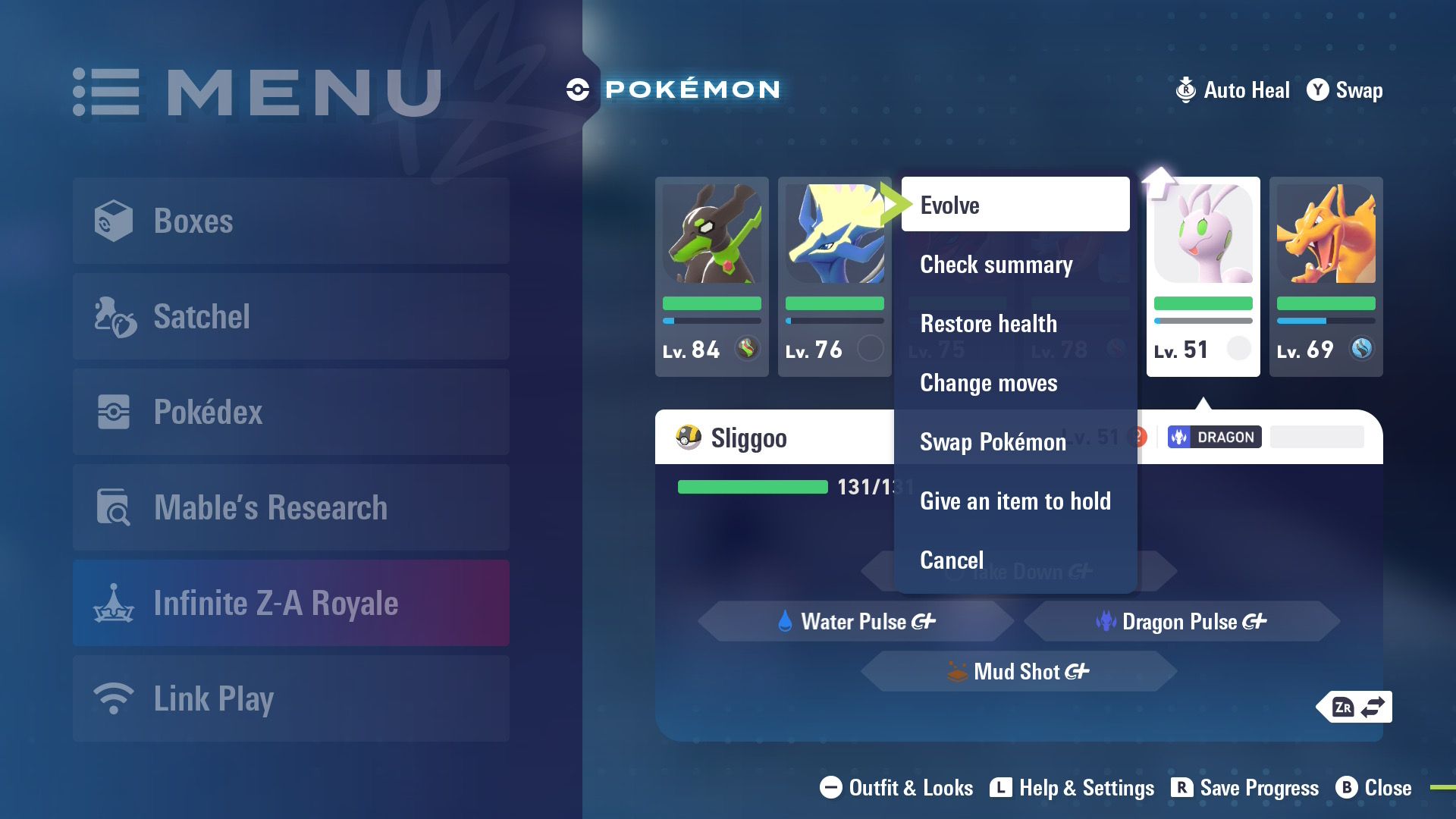Viewport: 1456px width, 819px height.
Task: Select the level 84 Zygarde party slot
Action: click(x=711, y=277)
